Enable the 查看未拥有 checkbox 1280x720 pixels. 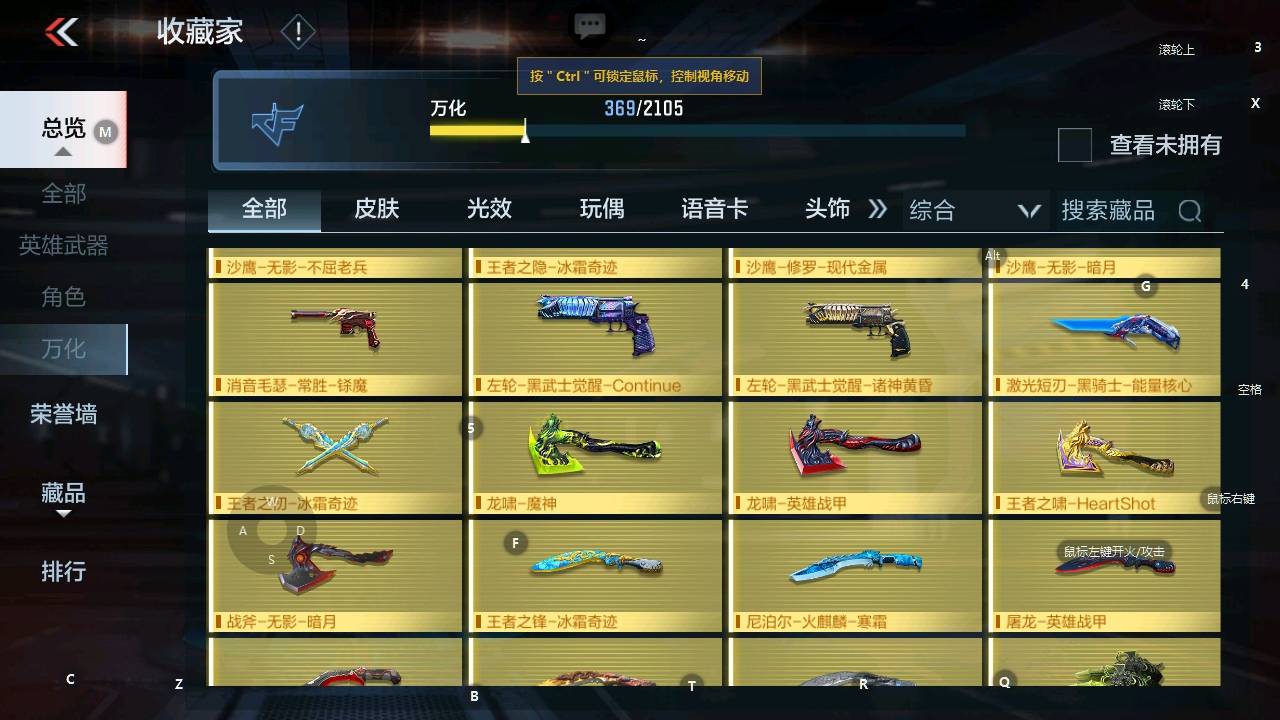coord(1074,146)
